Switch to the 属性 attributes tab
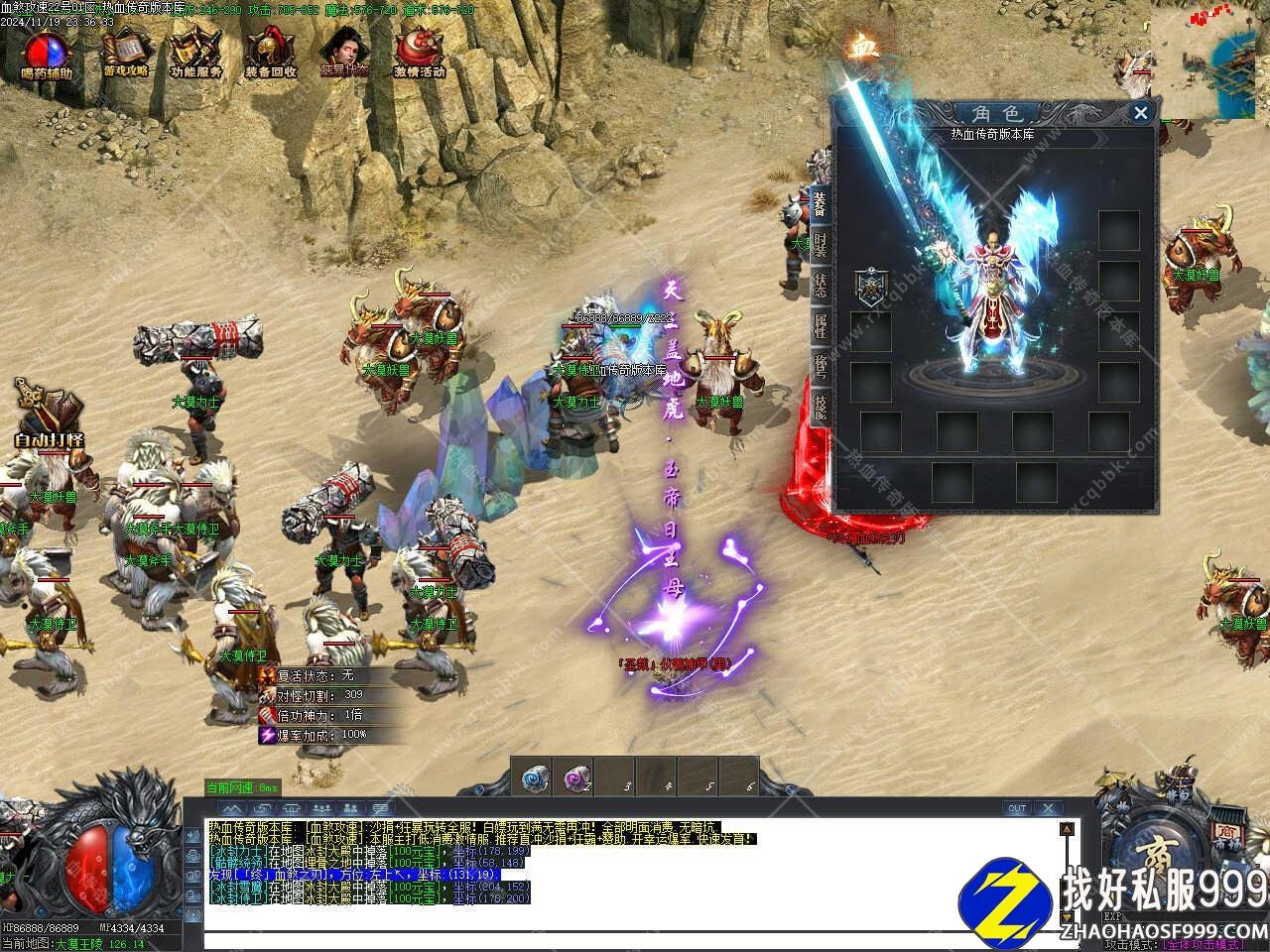 click(x=820, y=325)
